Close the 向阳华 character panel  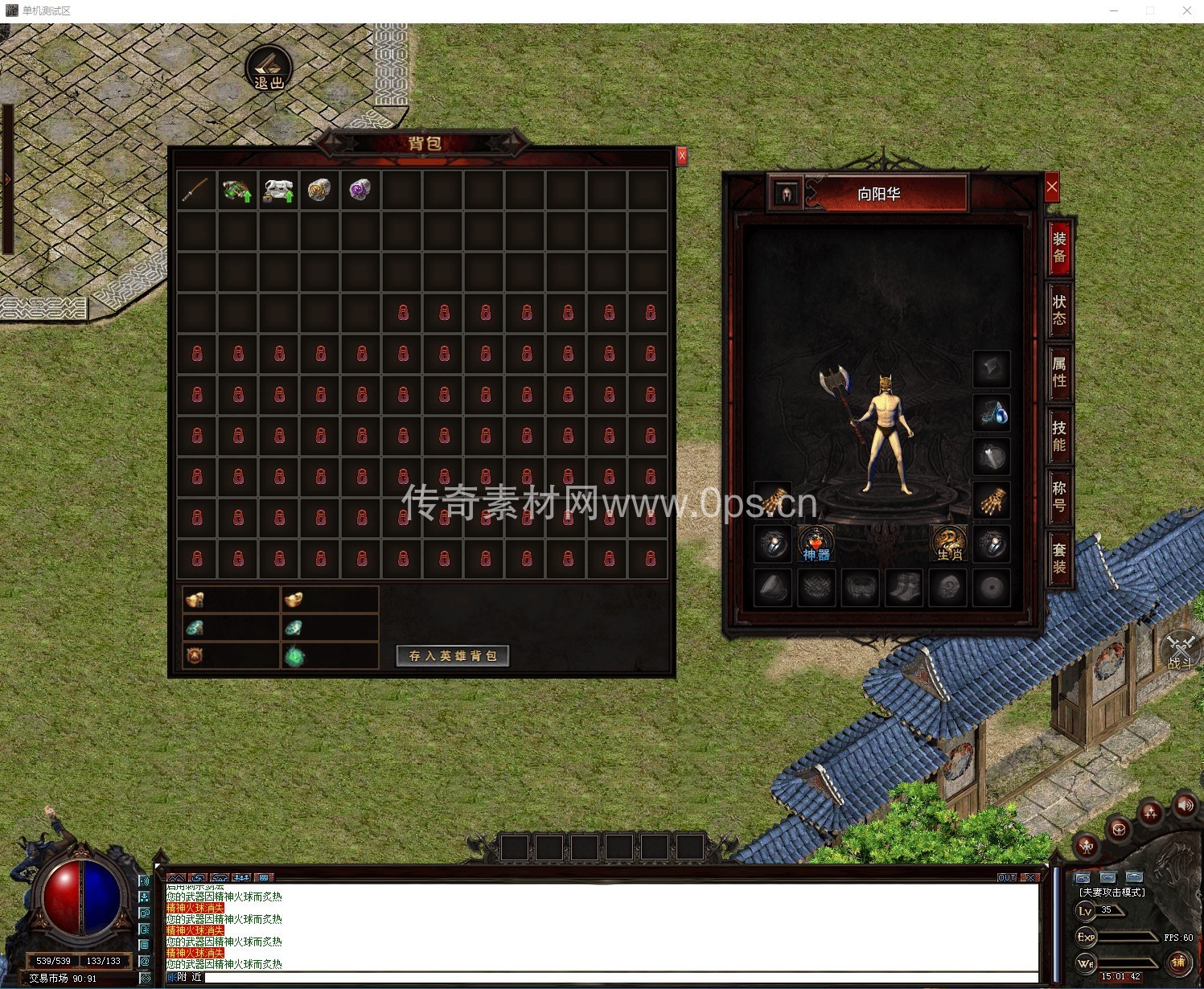[1052, 187]
